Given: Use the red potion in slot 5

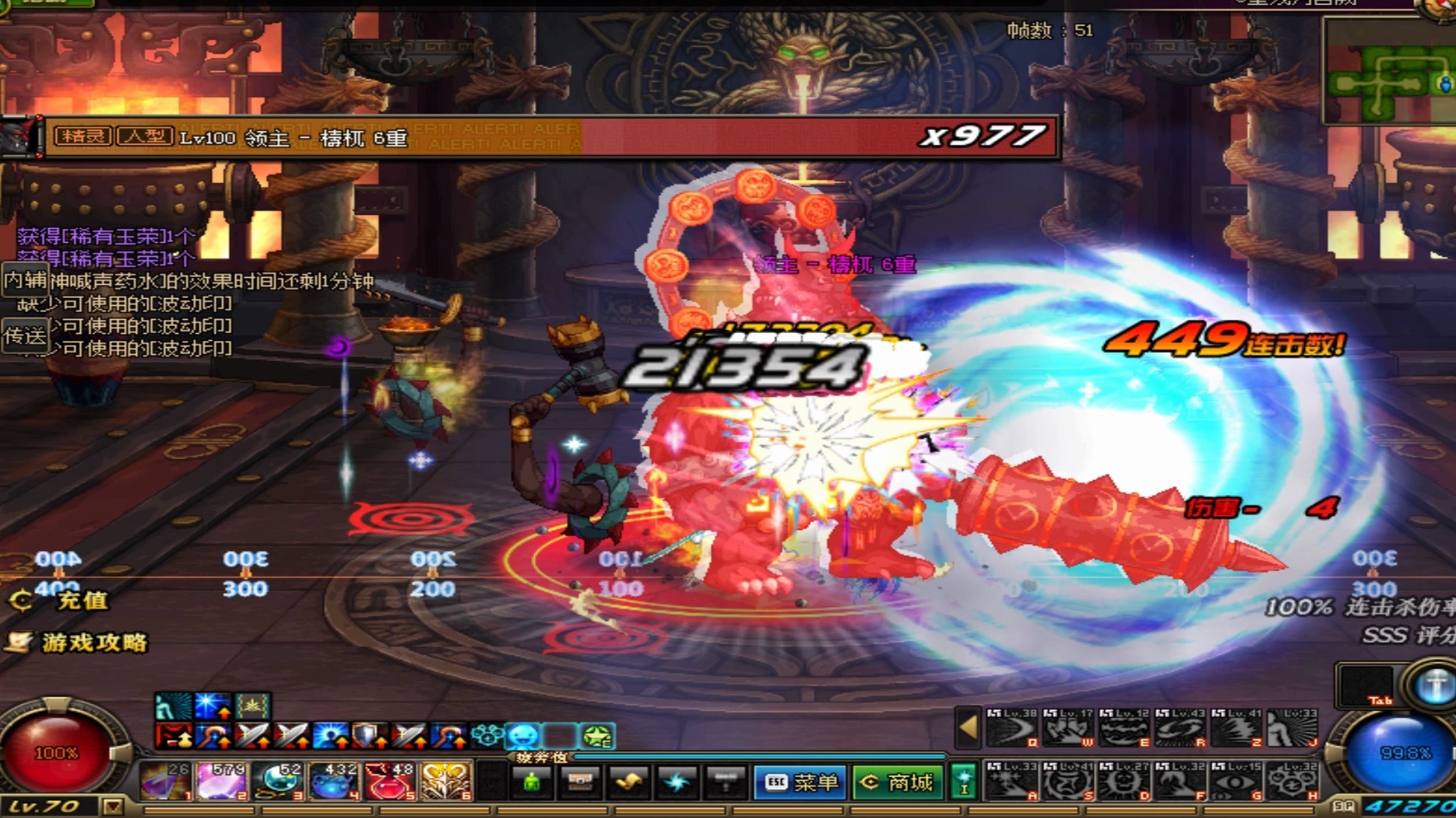Looking at the screenshot, I should pos(389,781).
